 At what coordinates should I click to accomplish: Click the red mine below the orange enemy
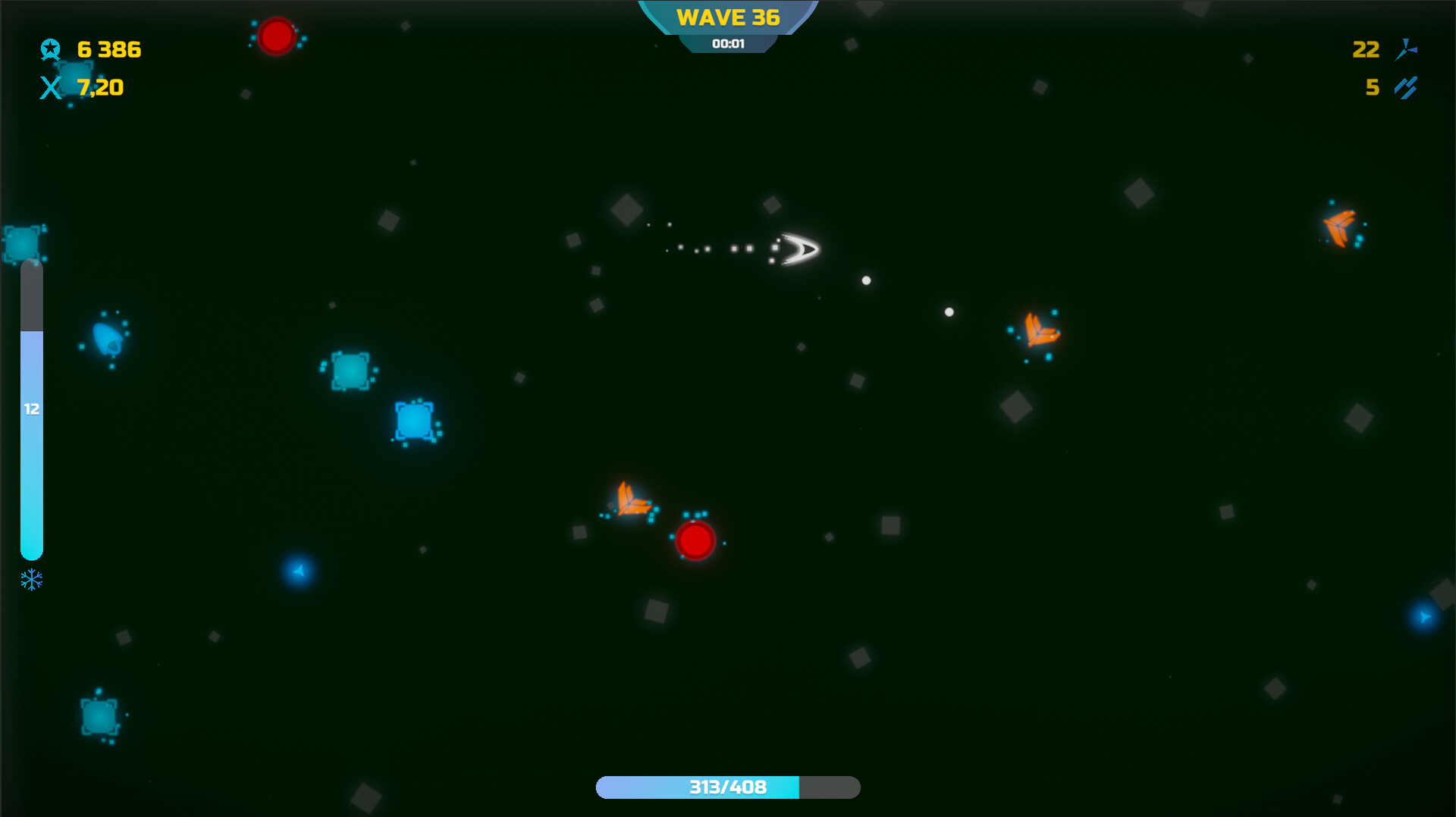(695, 540)
